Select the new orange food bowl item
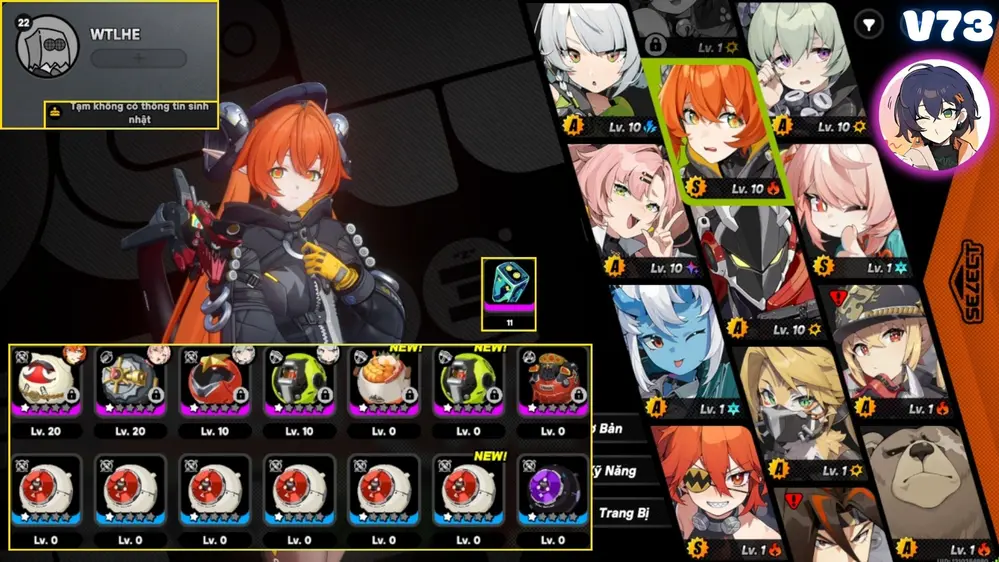This screenshot has height=562, width=999. [x=385, y=382]
